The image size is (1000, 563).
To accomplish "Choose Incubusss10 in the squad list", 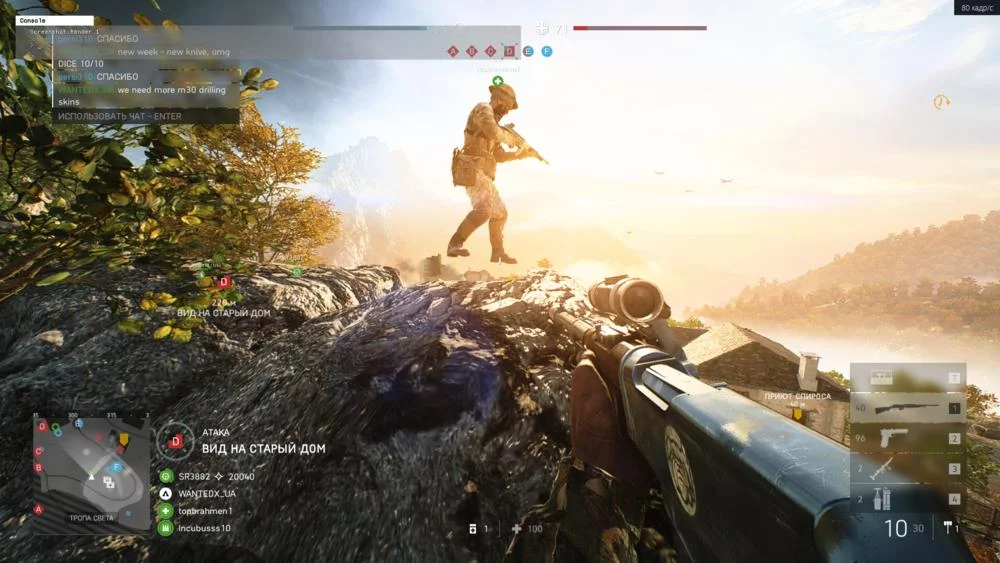I will pyautogui.click(x=202, y=527).
